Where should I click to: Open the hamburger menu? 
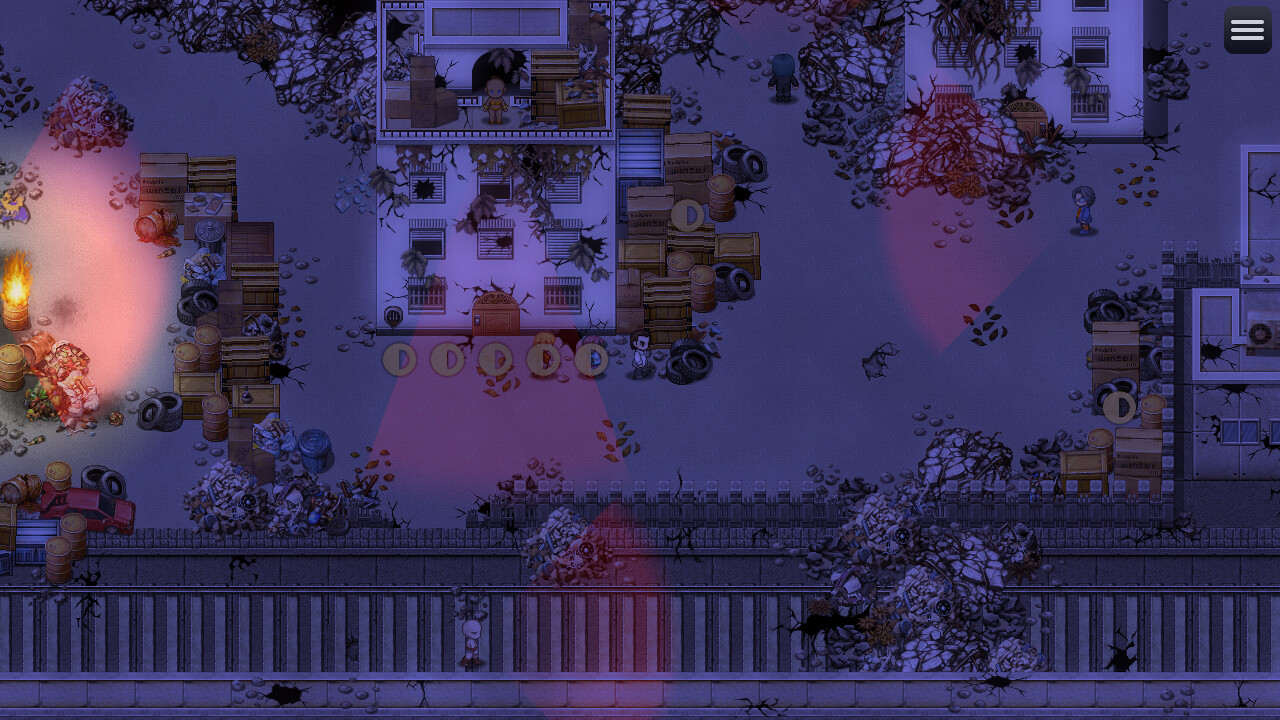click(x=1247, y=29)
